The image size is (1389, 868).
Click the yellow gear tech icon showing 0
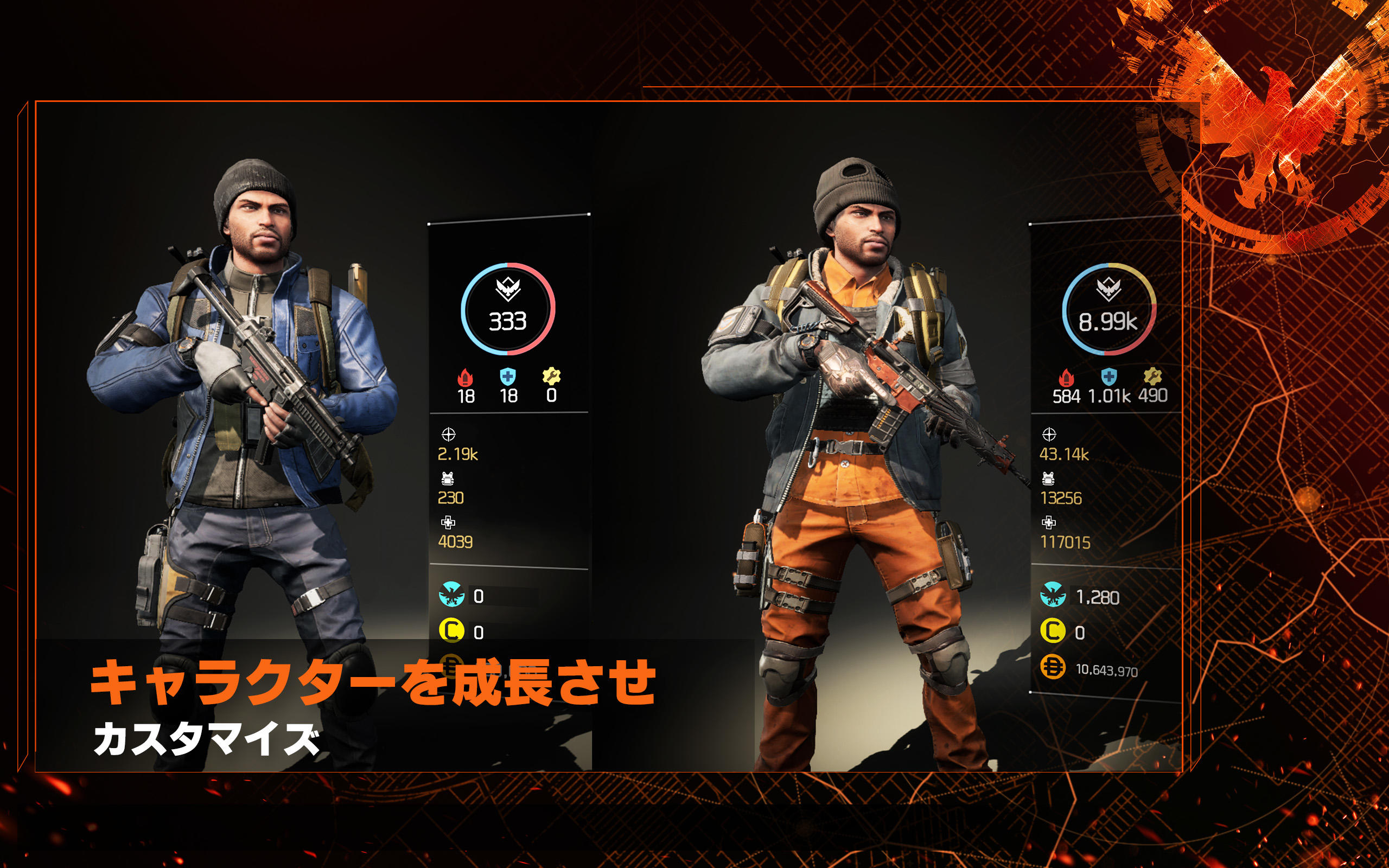pos(552,376)
